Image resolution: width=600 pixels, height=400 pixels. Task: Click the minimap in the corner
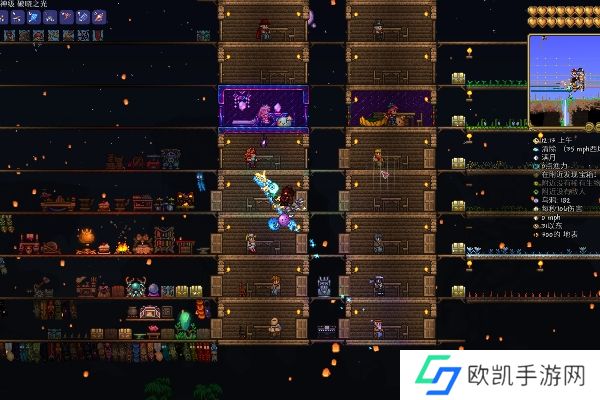coord(563,79)
